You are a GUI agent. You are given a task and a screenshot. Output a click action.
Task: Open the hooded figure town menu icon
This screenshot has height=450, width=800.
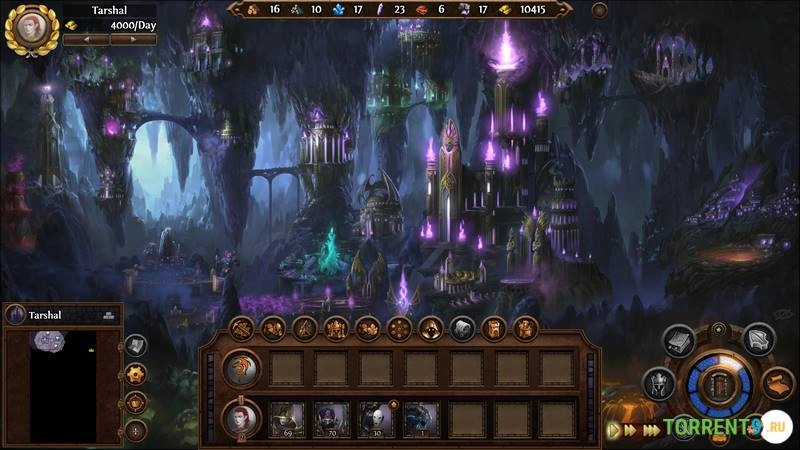pyautogui.click(x=430, y=328)
